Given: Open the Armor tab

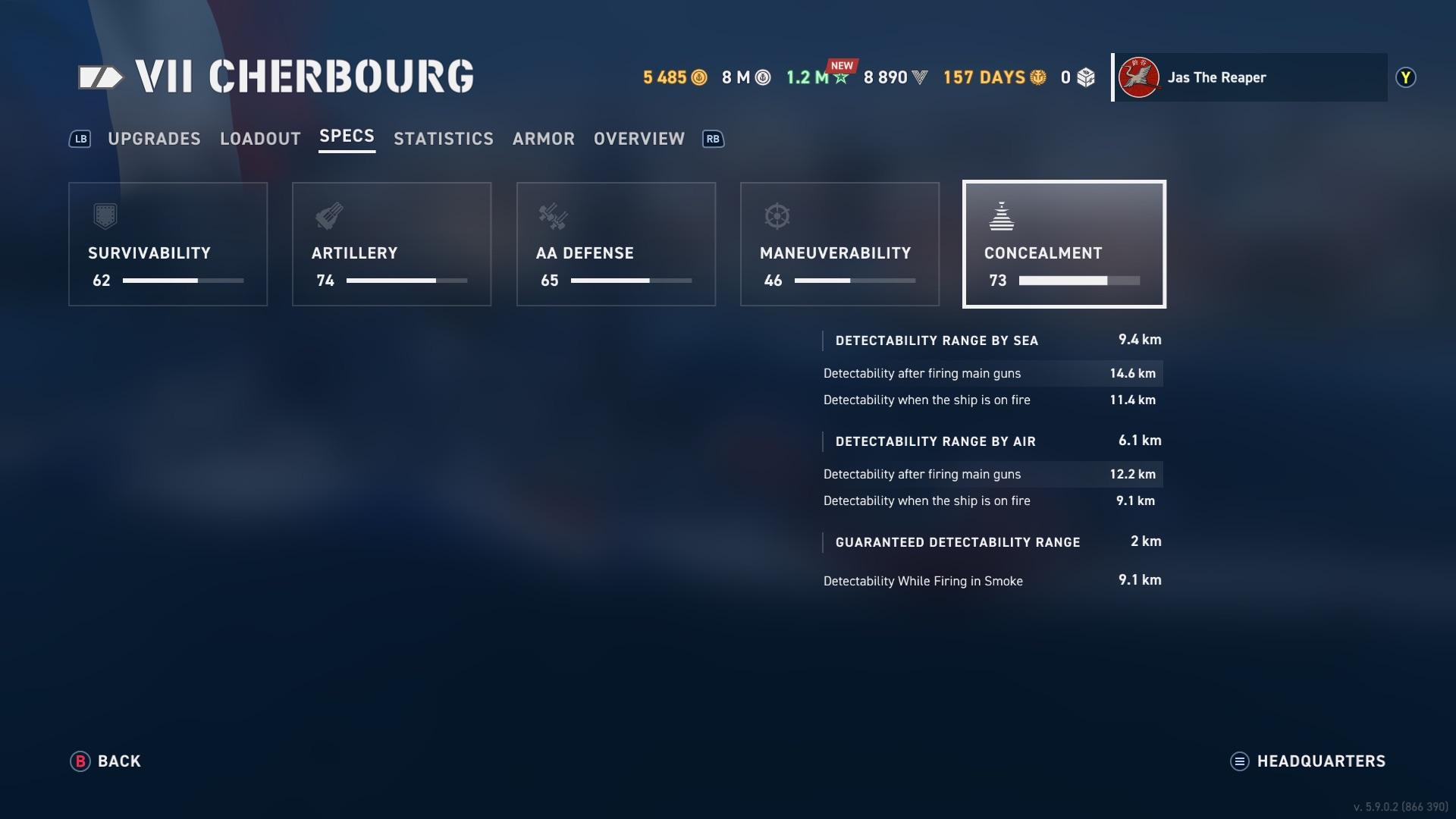Looking at the screenshot, I should coord(544,139).
